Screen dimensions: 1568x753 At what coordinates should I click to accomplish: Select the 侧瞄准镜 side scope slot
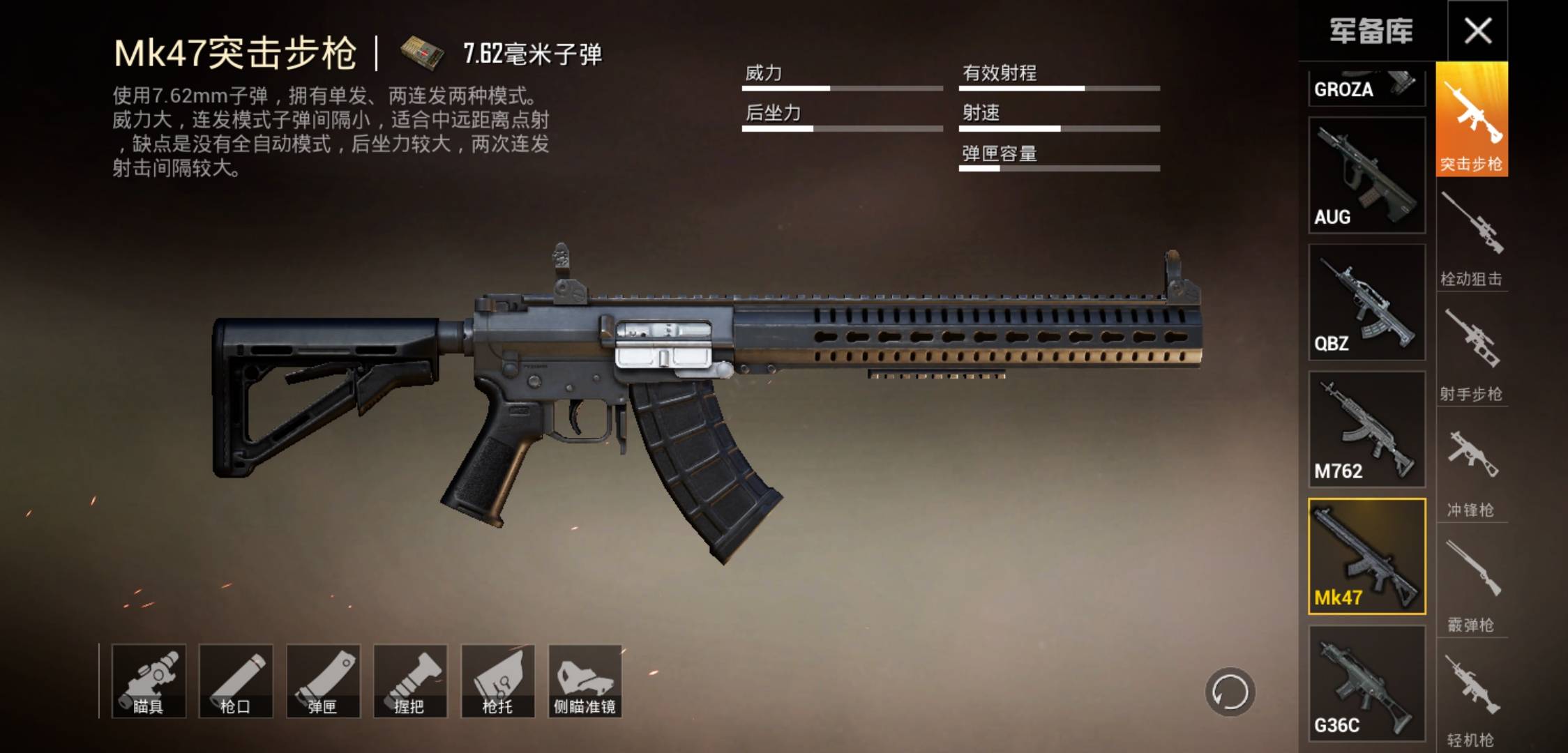pyautogui.click(x=585, y=680)
